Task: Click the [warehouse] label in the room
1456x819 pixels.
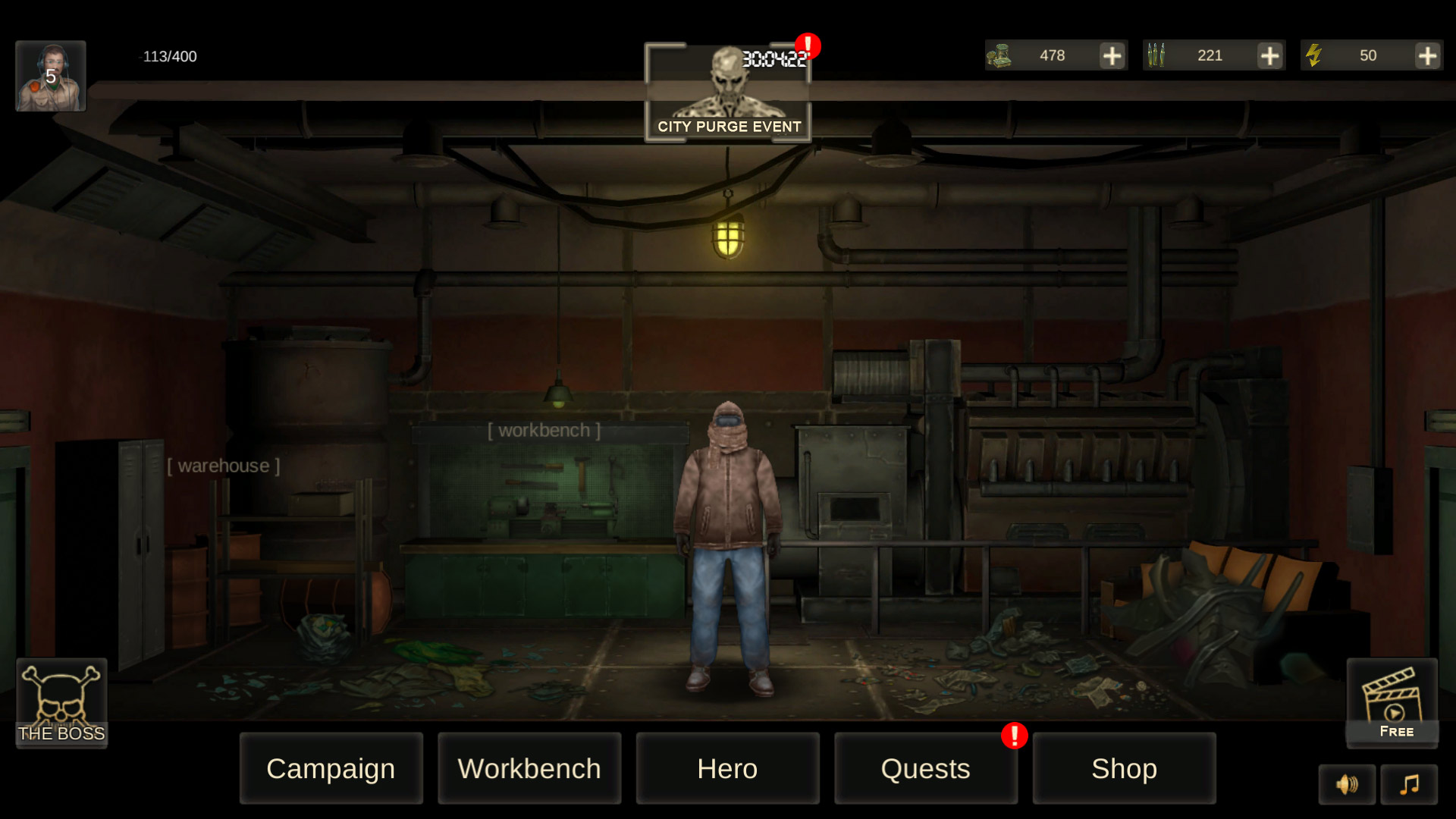Action: (x=224, y=466)
